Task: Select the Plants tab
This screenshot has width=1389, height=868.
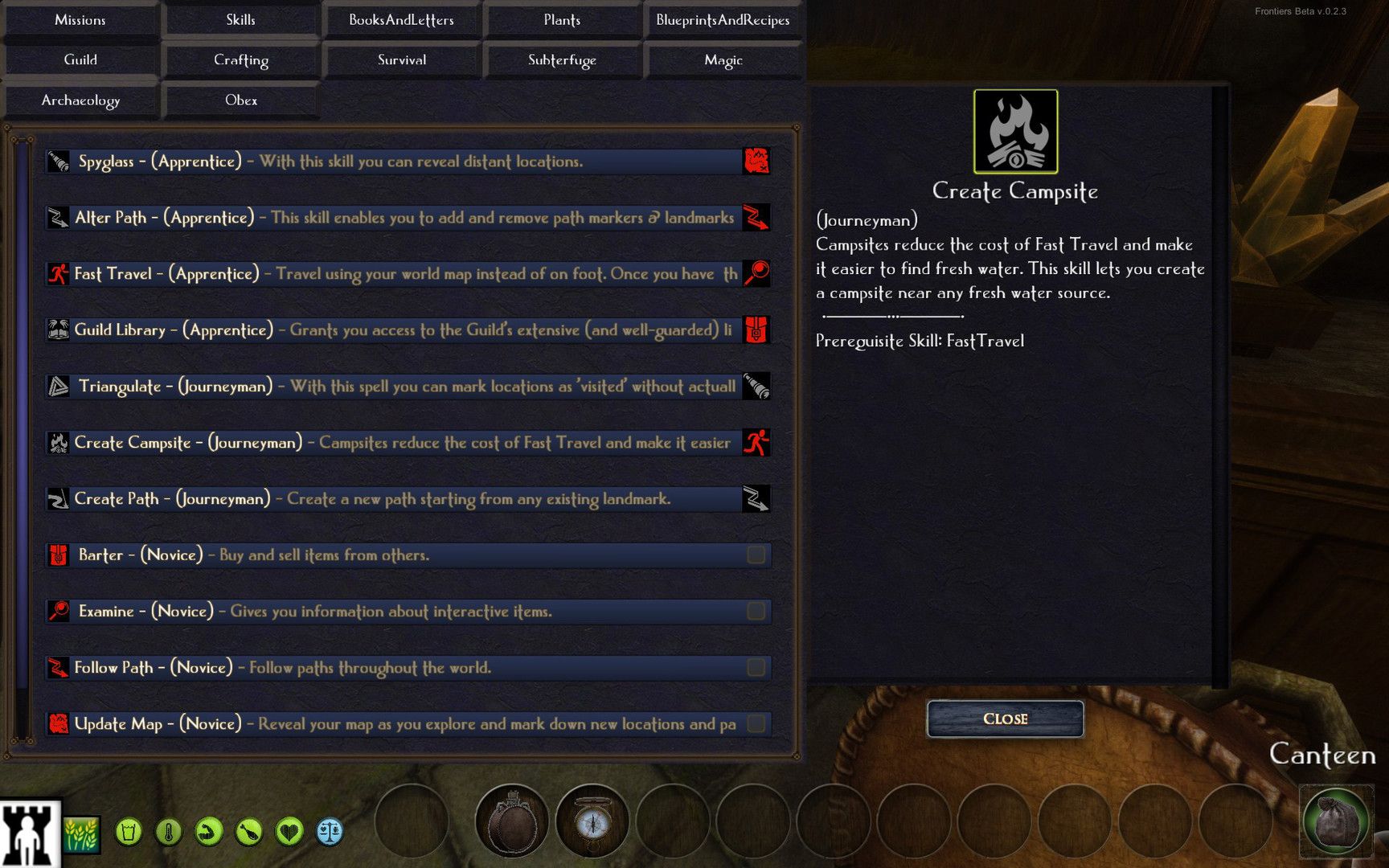Action: (562, 20)
